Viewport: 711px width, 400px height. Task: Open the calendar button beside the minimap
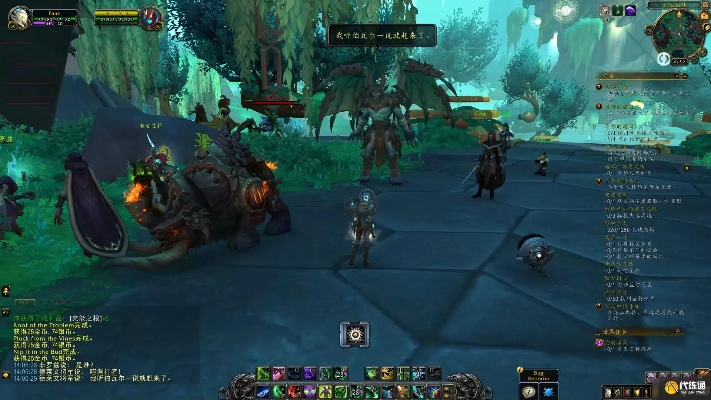tap(704, 16)
